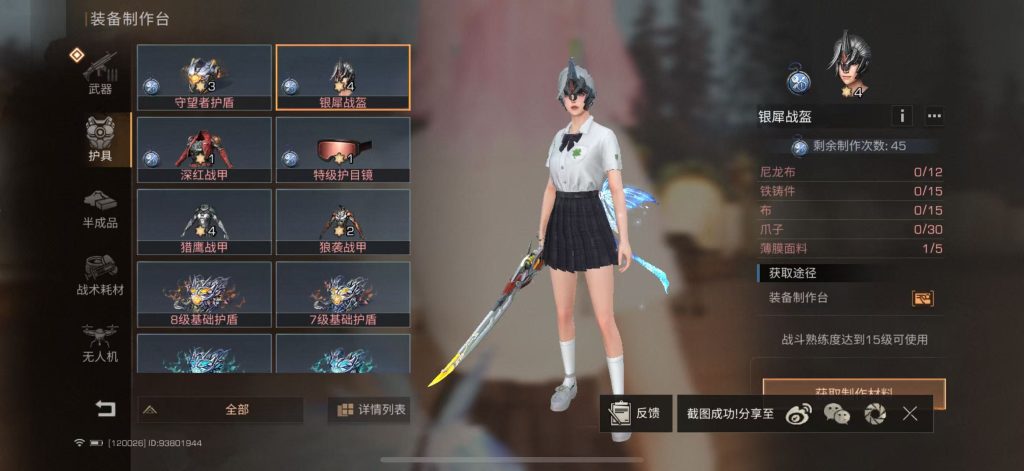Open the 无人机 drone tab
Screen dimensions: 1024x471
(100, 341)
